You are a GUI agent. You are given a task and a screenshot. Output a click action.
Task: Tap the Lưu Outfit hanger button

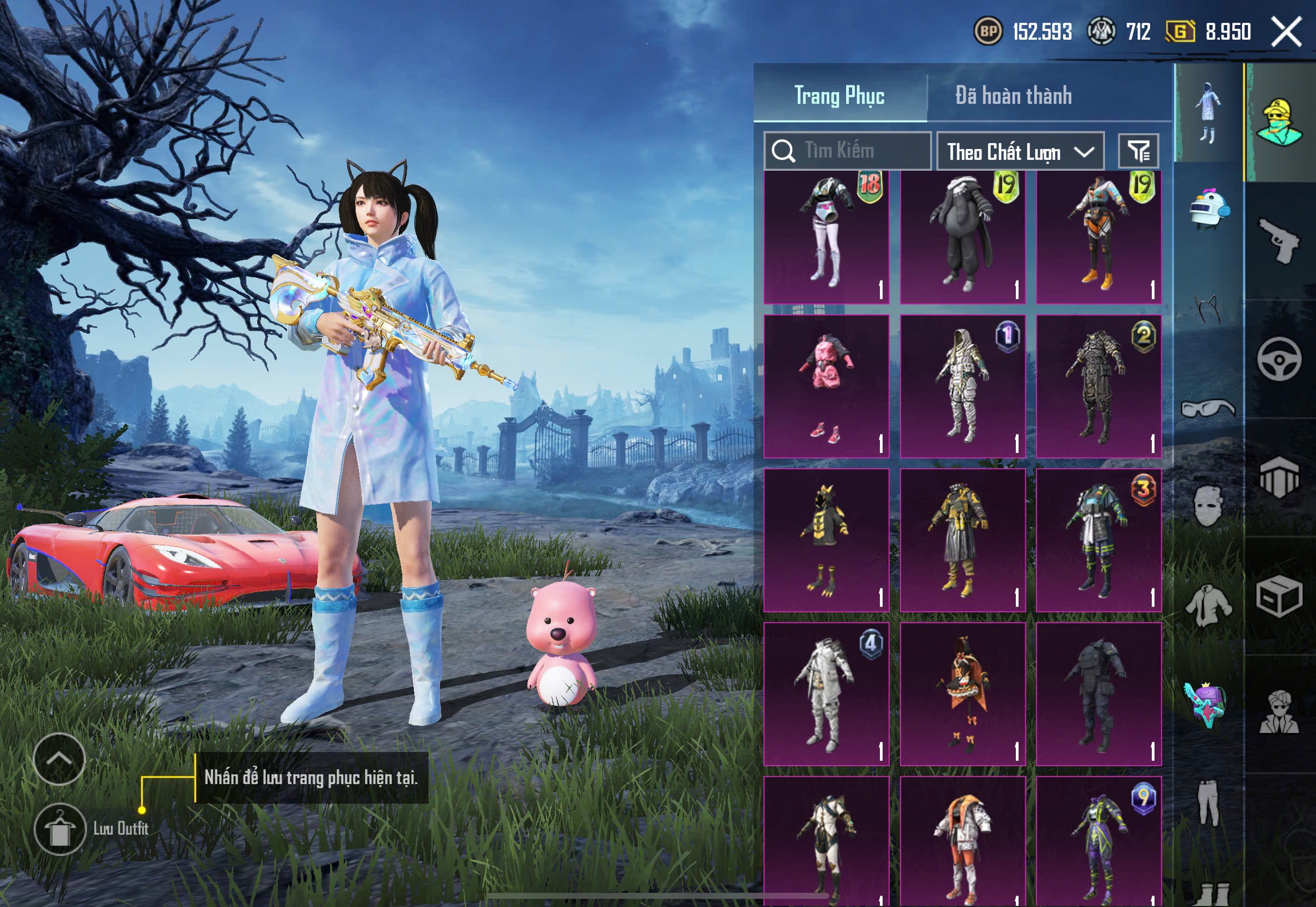60,829
